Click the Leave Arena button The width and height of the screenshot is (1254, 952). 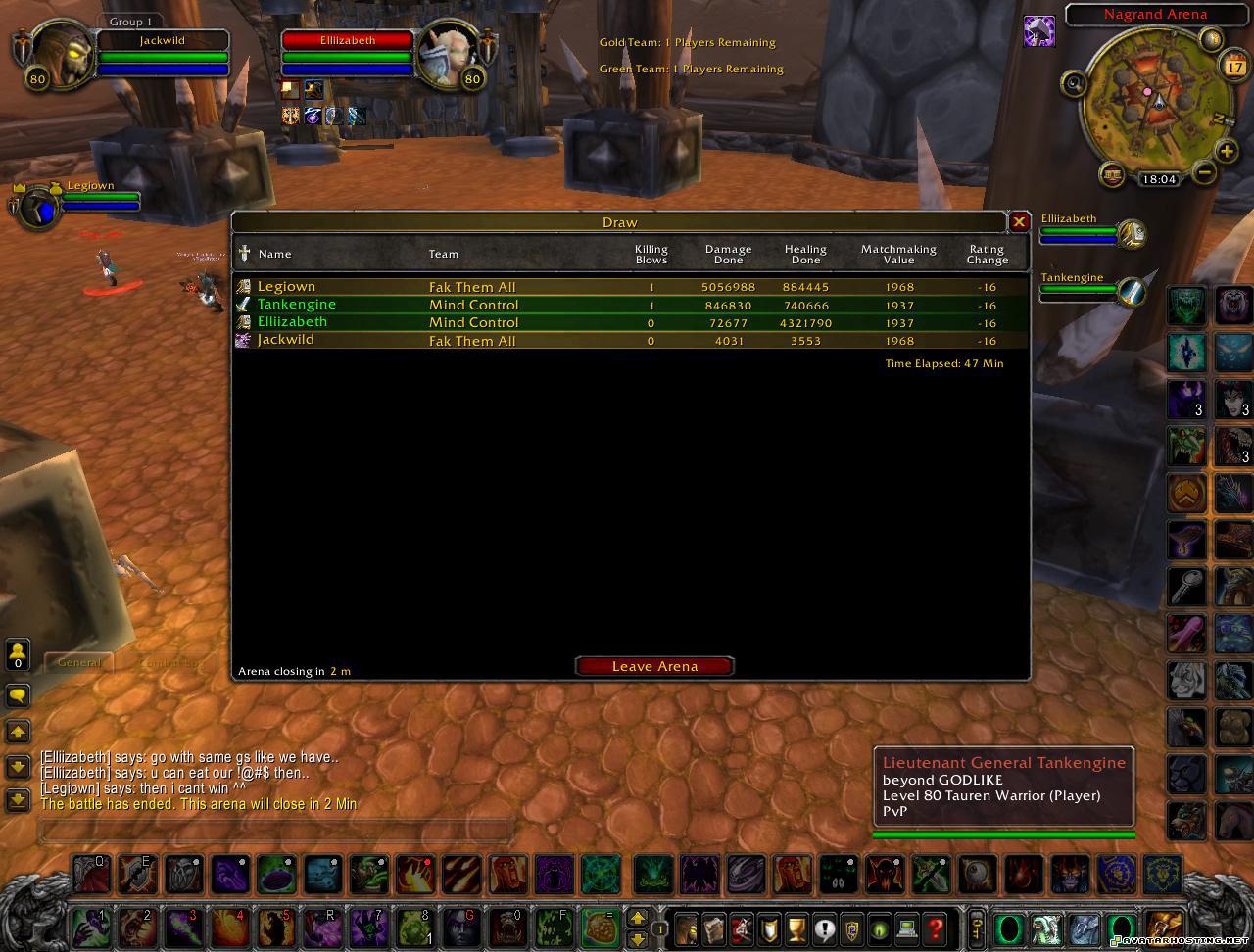[653, 666]
